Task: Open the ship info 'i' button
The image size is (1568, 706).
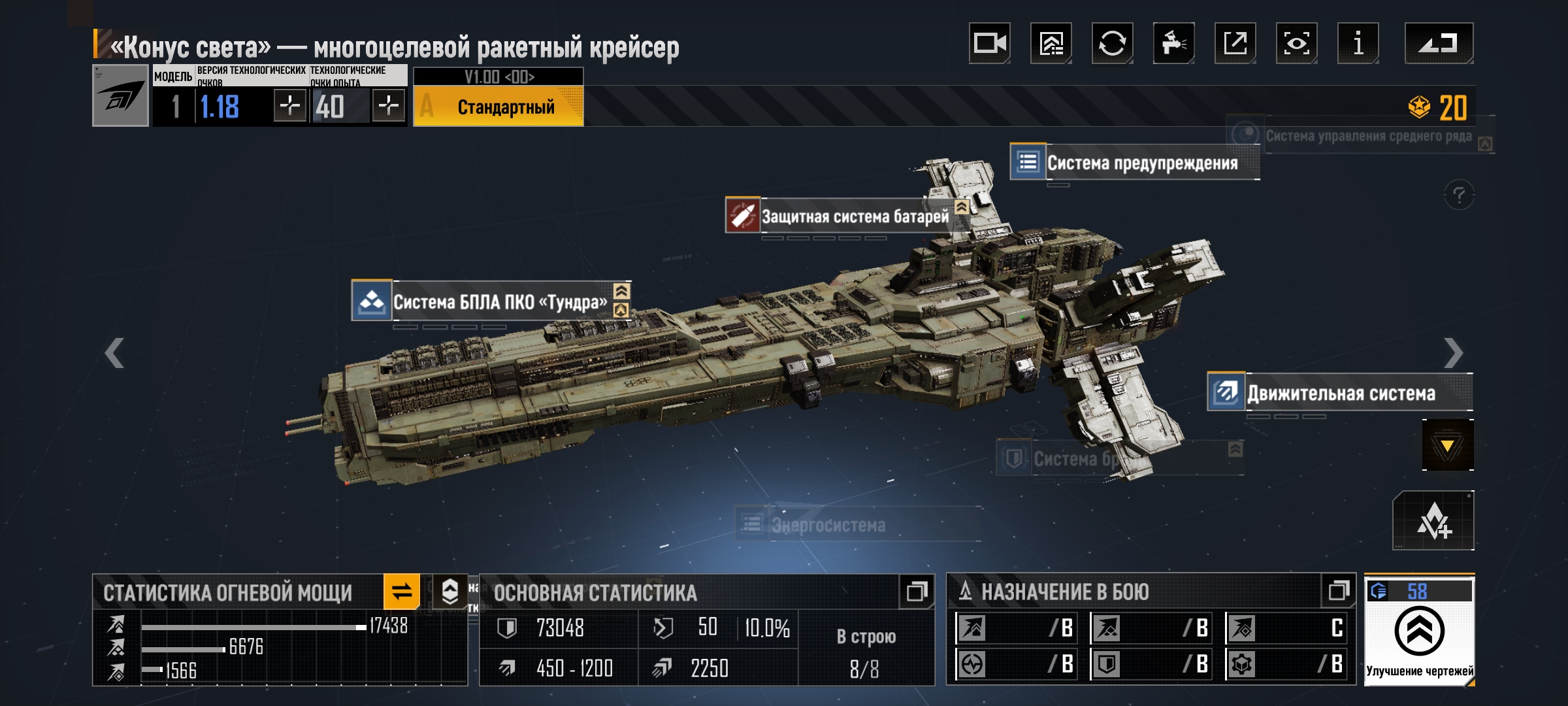Action: [1358, 43]
